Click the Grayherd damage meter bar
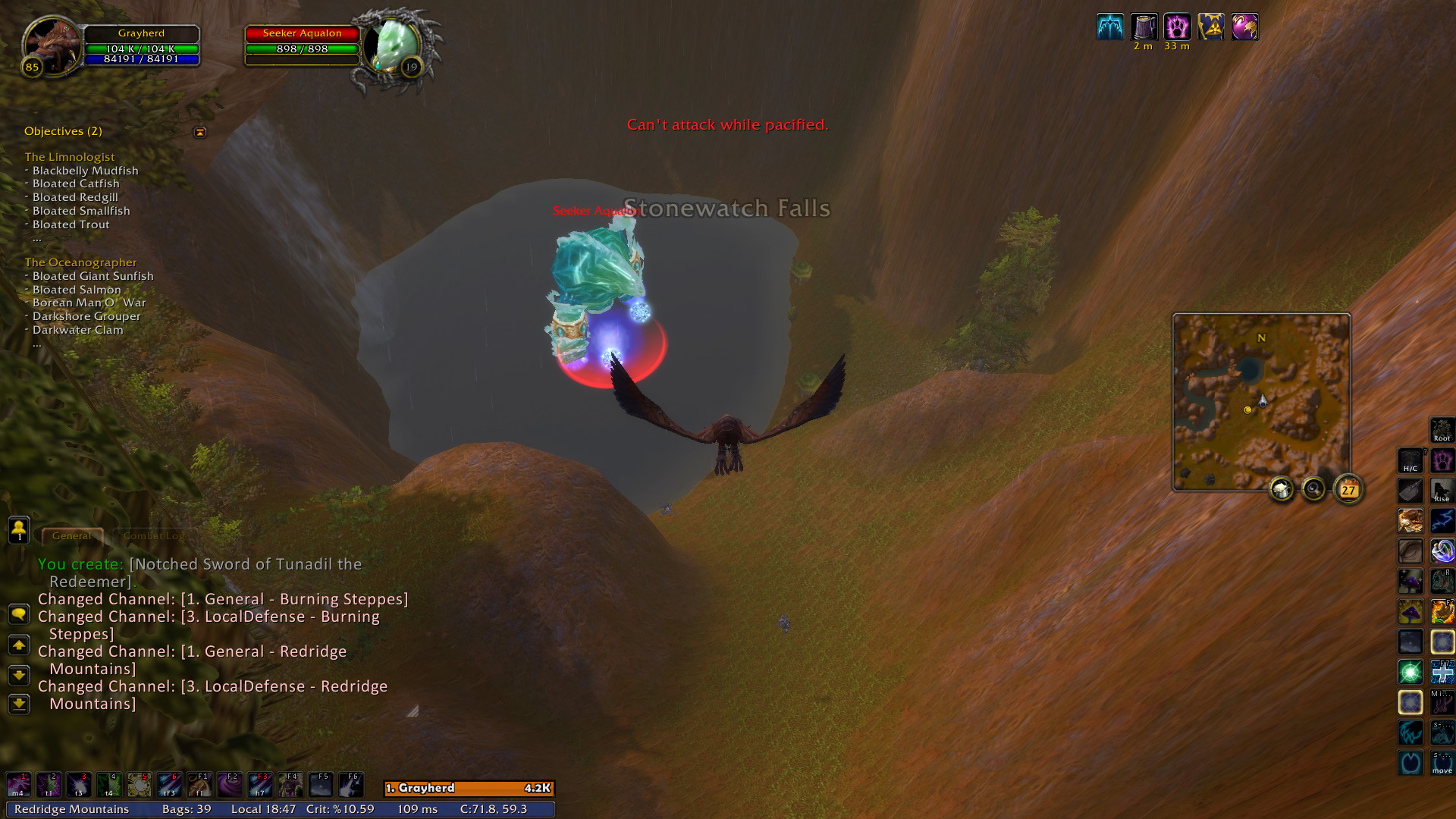 (x=469, y=789)
